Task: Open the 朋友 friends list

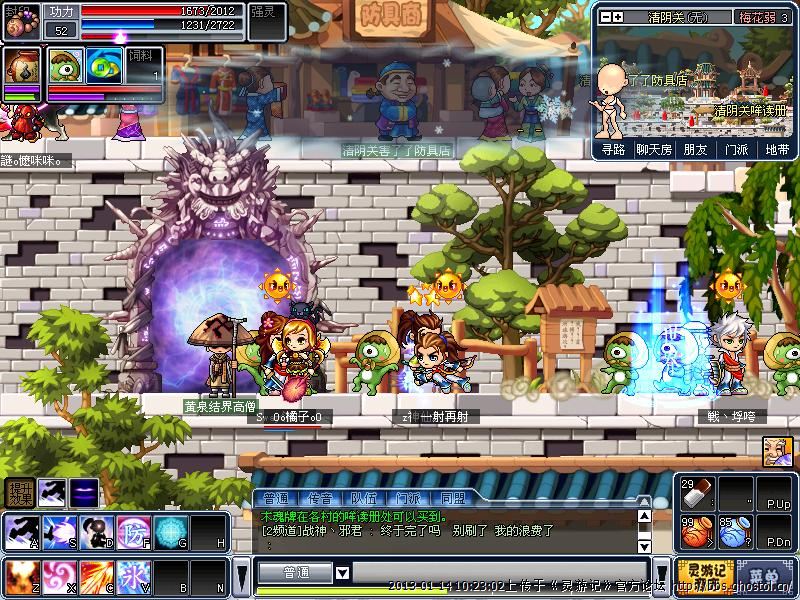Action: click(695, 149)
